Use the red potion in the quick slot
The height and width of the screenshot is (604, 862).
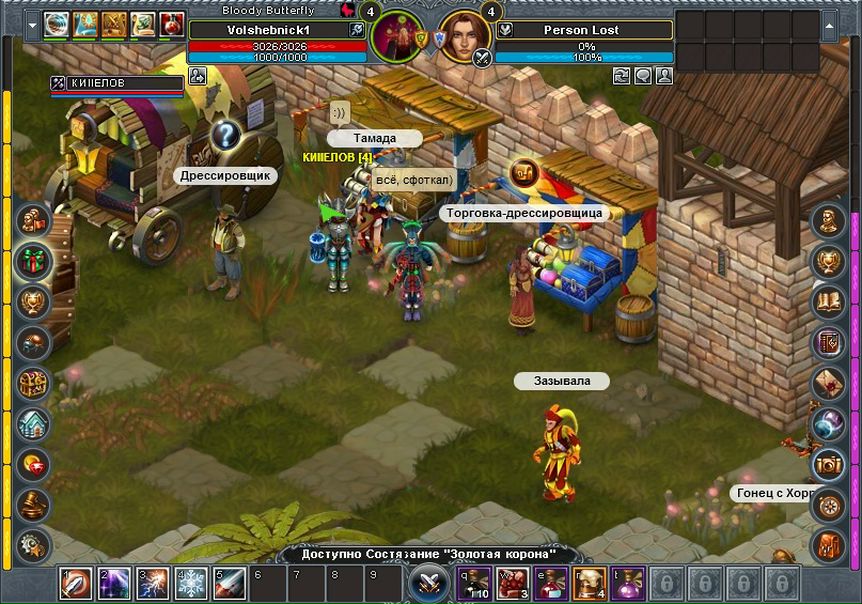pos(550,583)
